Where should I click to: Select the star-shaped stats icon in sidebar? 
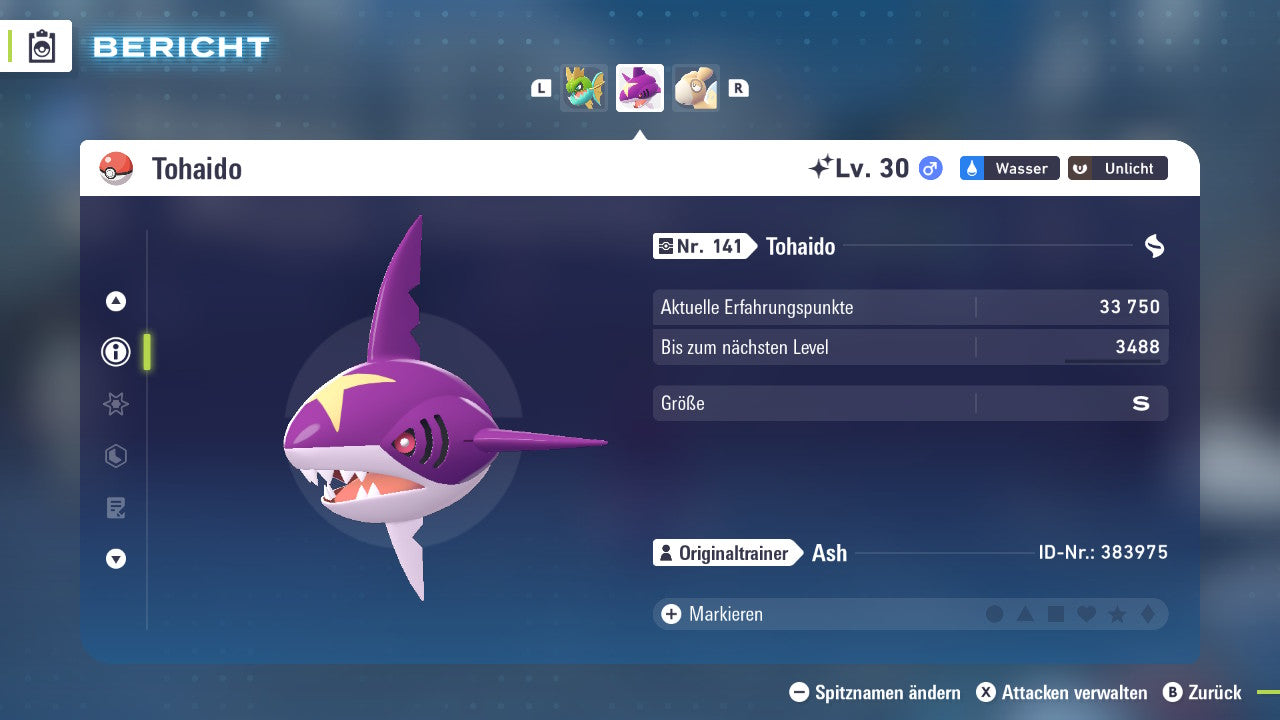(115, 404)
